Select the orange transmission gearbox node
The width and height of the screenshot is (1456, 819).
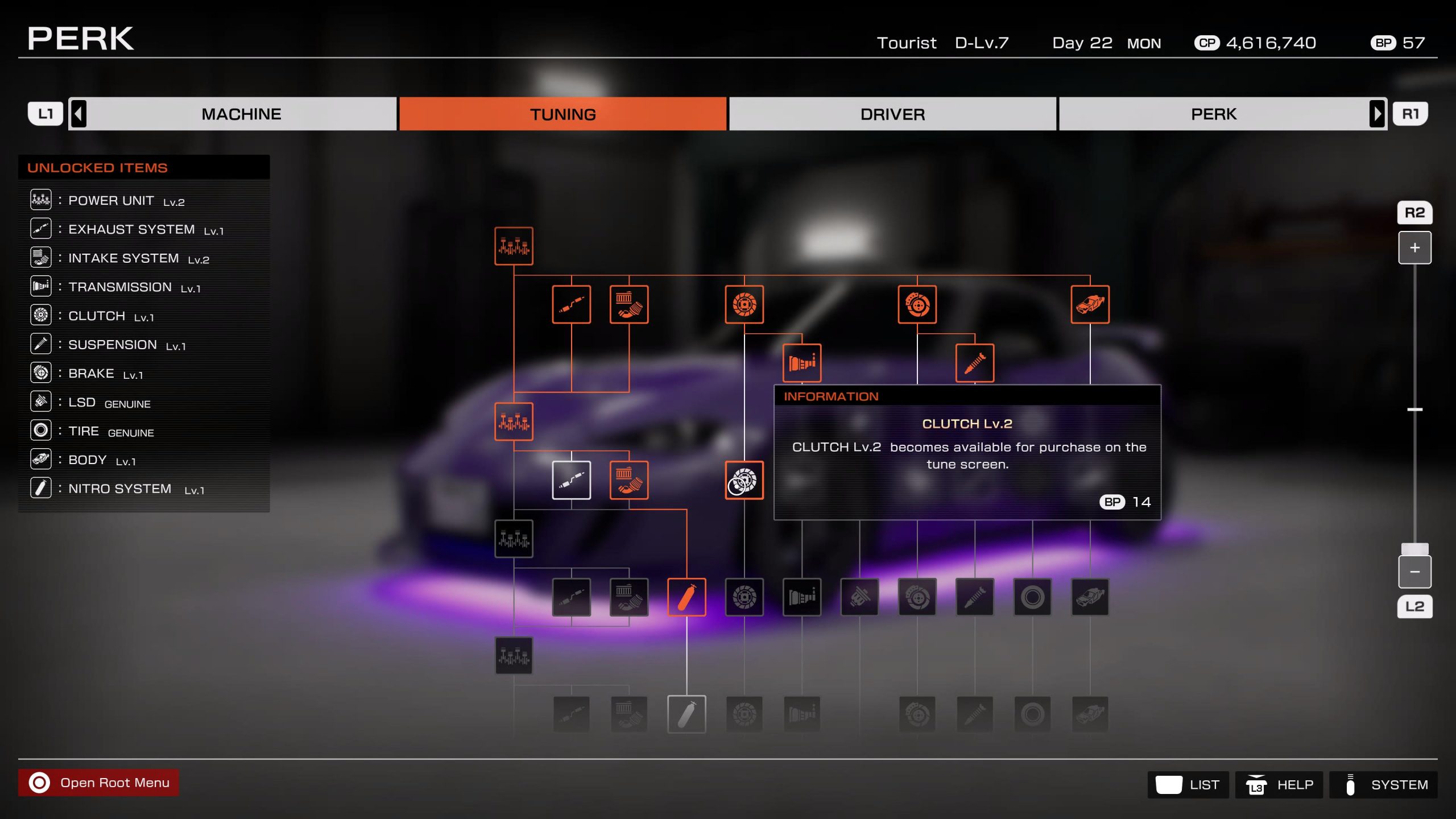tap(802, 362)
